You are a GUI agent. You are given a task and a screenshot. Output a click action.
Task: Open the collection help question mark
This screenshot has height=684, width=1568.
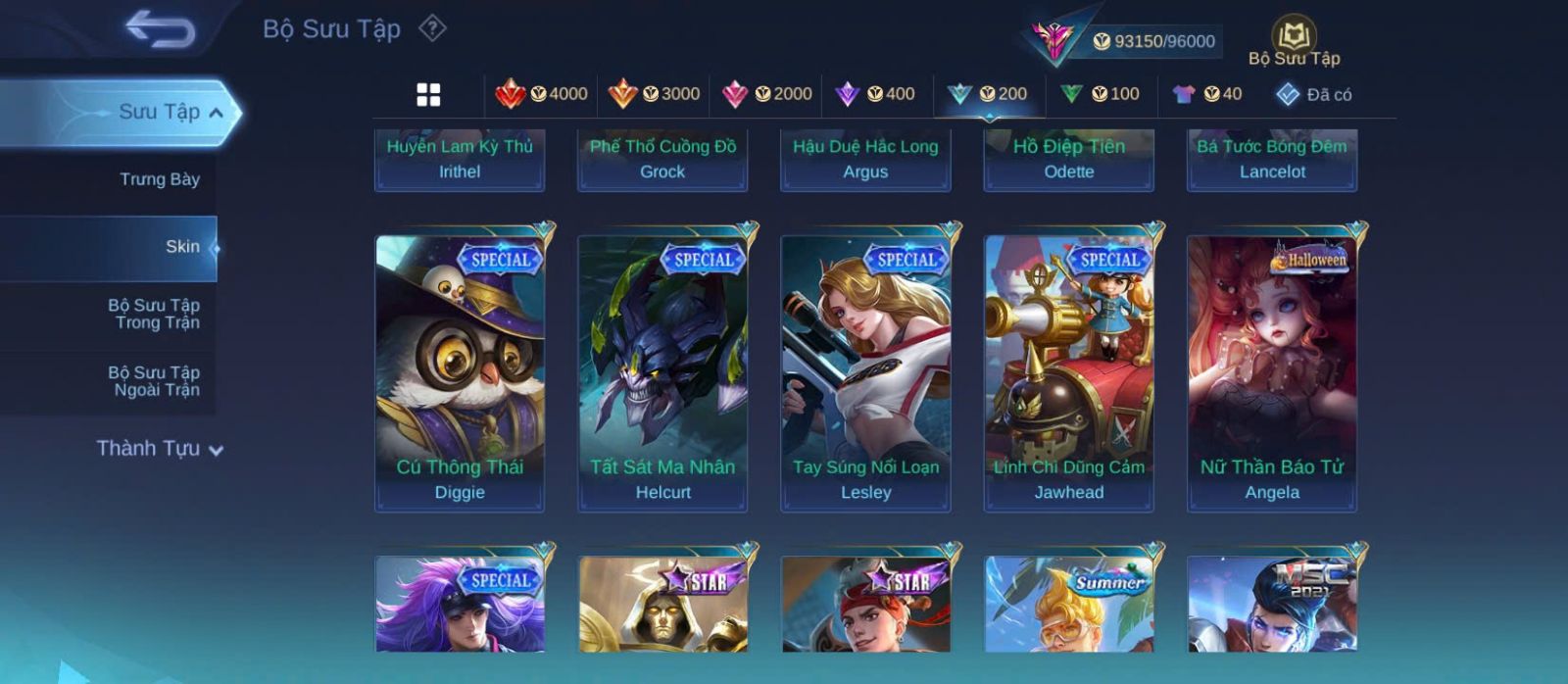click(x=432, y=28)
